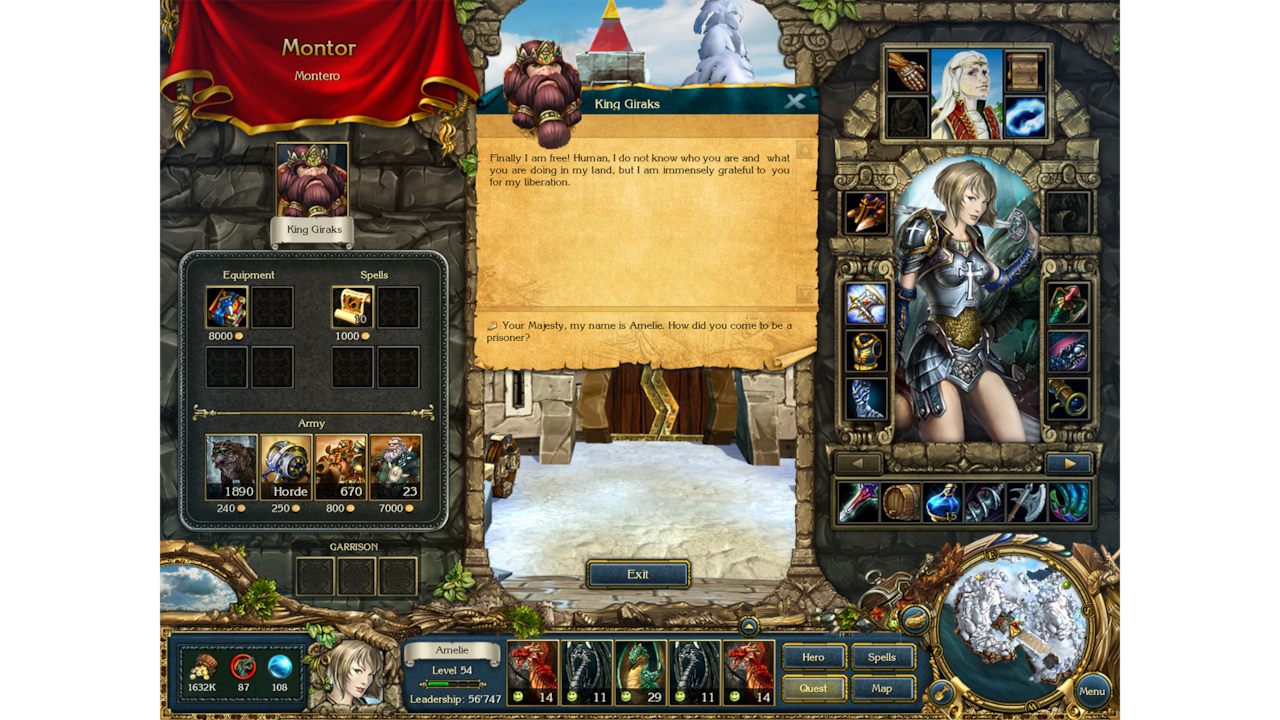1280x720 pixels.
Task: Select the potion flask in hero's belt
Action: click(x=939, y=502)
